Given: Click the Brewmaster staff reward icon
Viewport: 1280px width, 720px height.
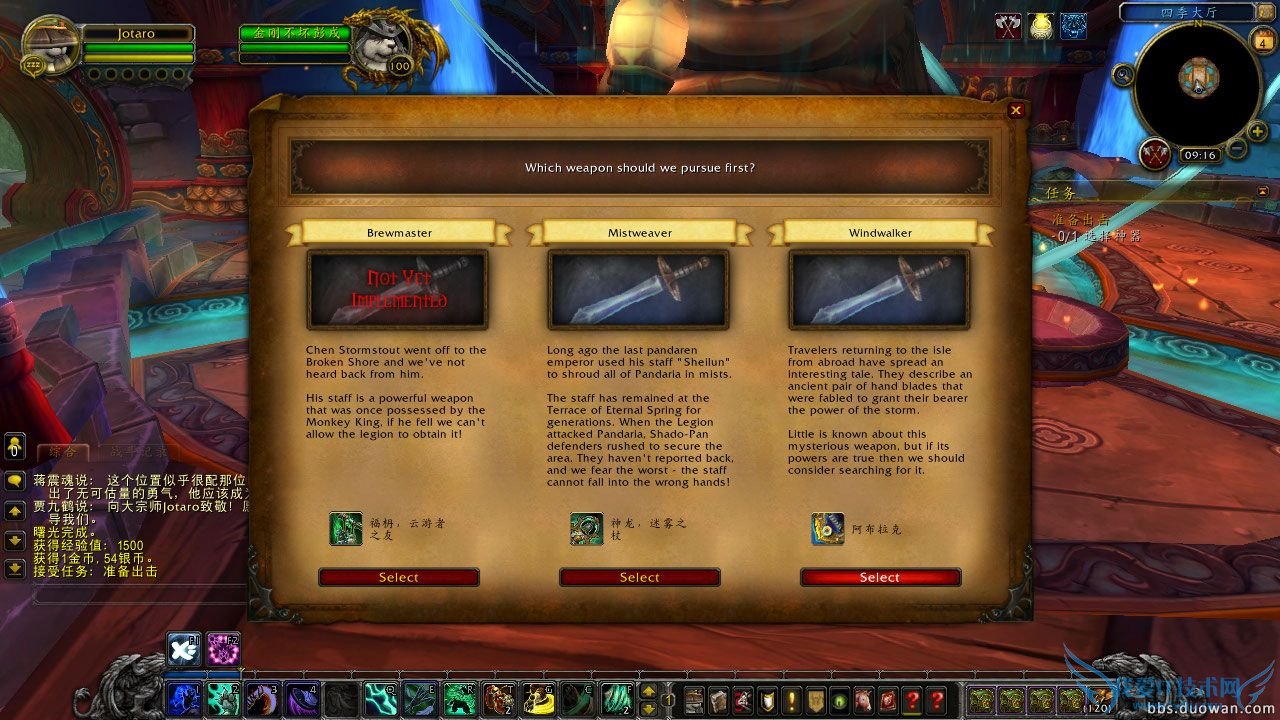Looking at the screenshot, I should [x=346, y=528].
